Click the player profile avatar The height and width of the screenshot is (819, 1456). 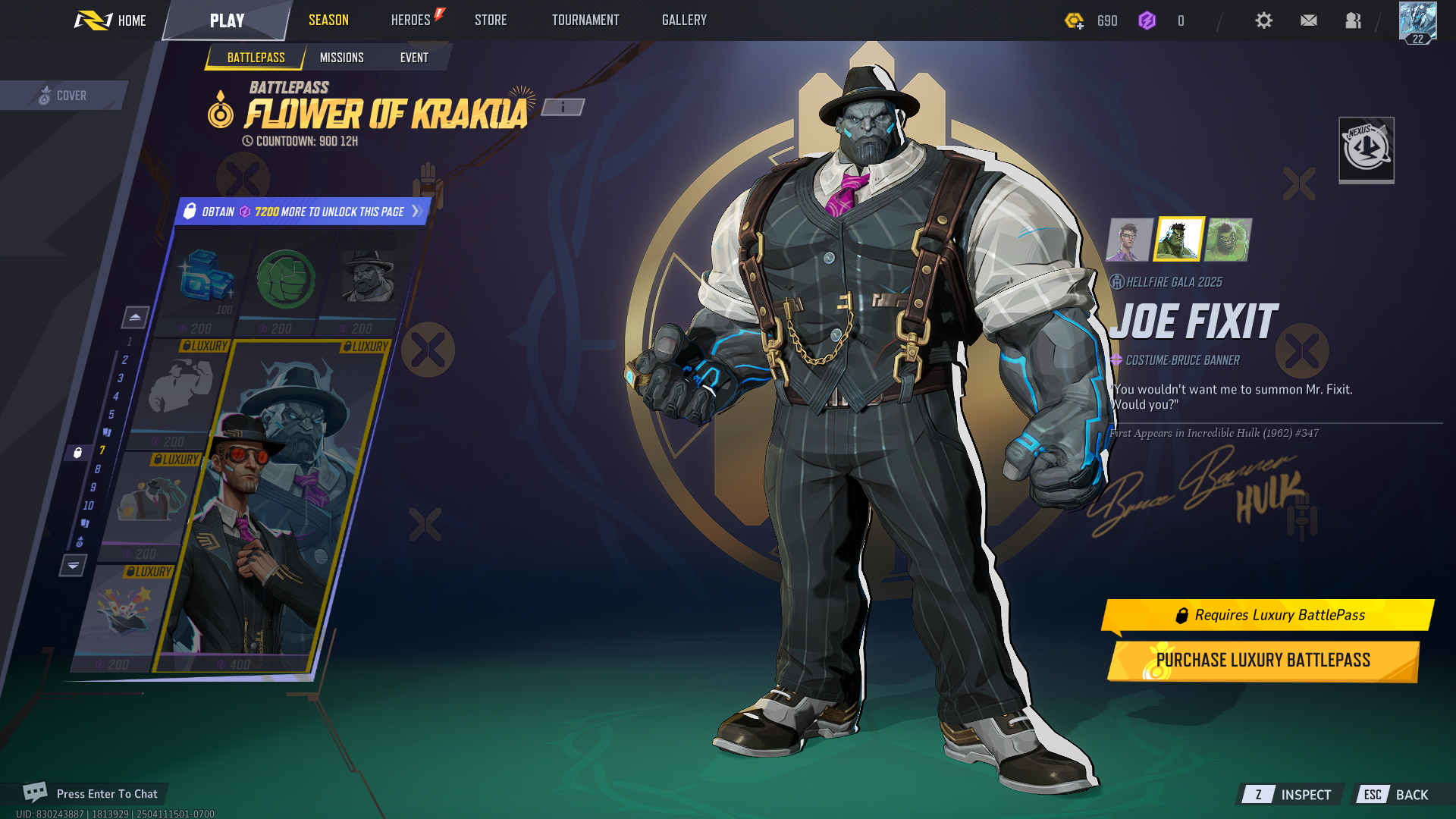tap(1417, 22)
